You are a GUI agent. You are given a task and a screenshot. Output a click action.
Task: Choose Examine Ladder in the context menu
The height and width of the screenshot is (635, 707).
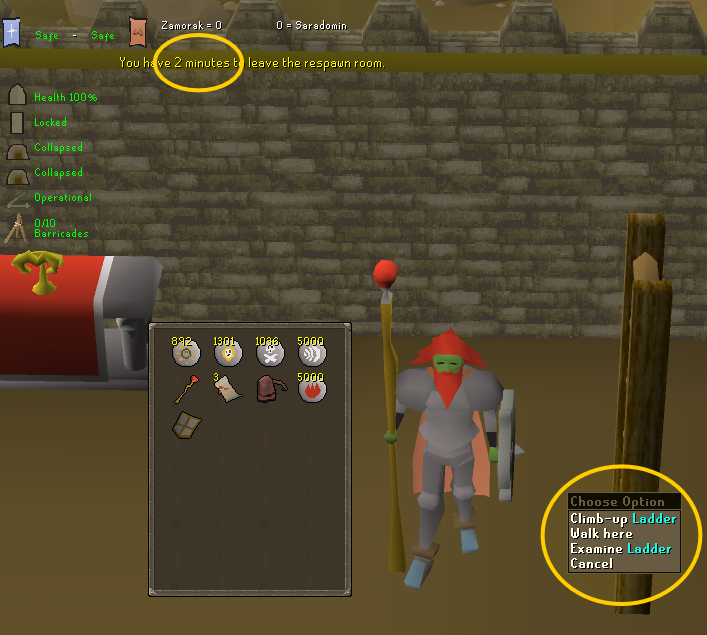[x=620, y=549]
